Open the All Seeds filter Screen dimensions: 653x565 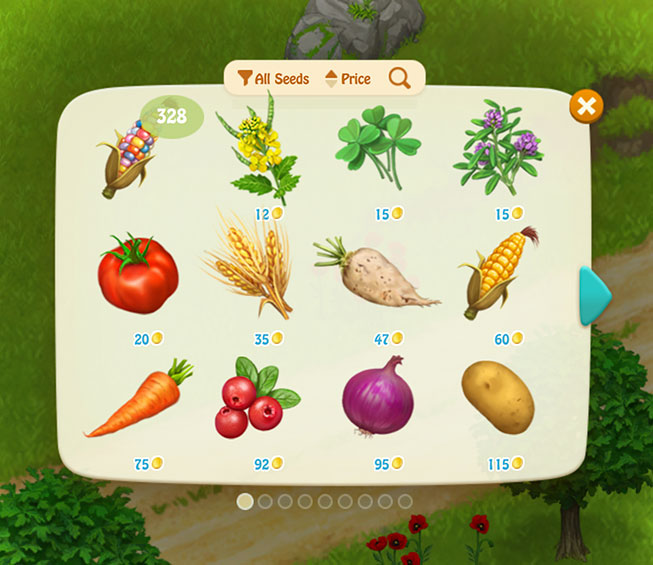click(273, 78)
